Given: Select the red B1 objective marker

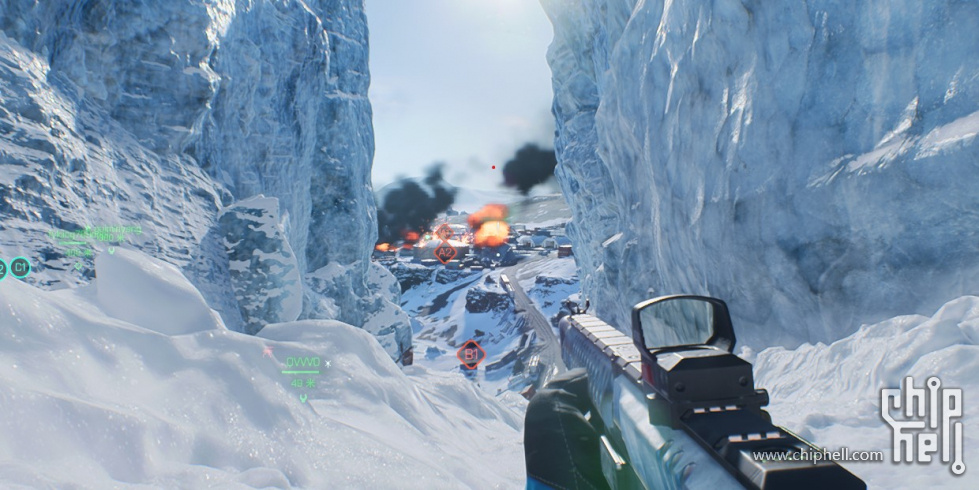Looking at the screenshot, I should tap(470, 354).
